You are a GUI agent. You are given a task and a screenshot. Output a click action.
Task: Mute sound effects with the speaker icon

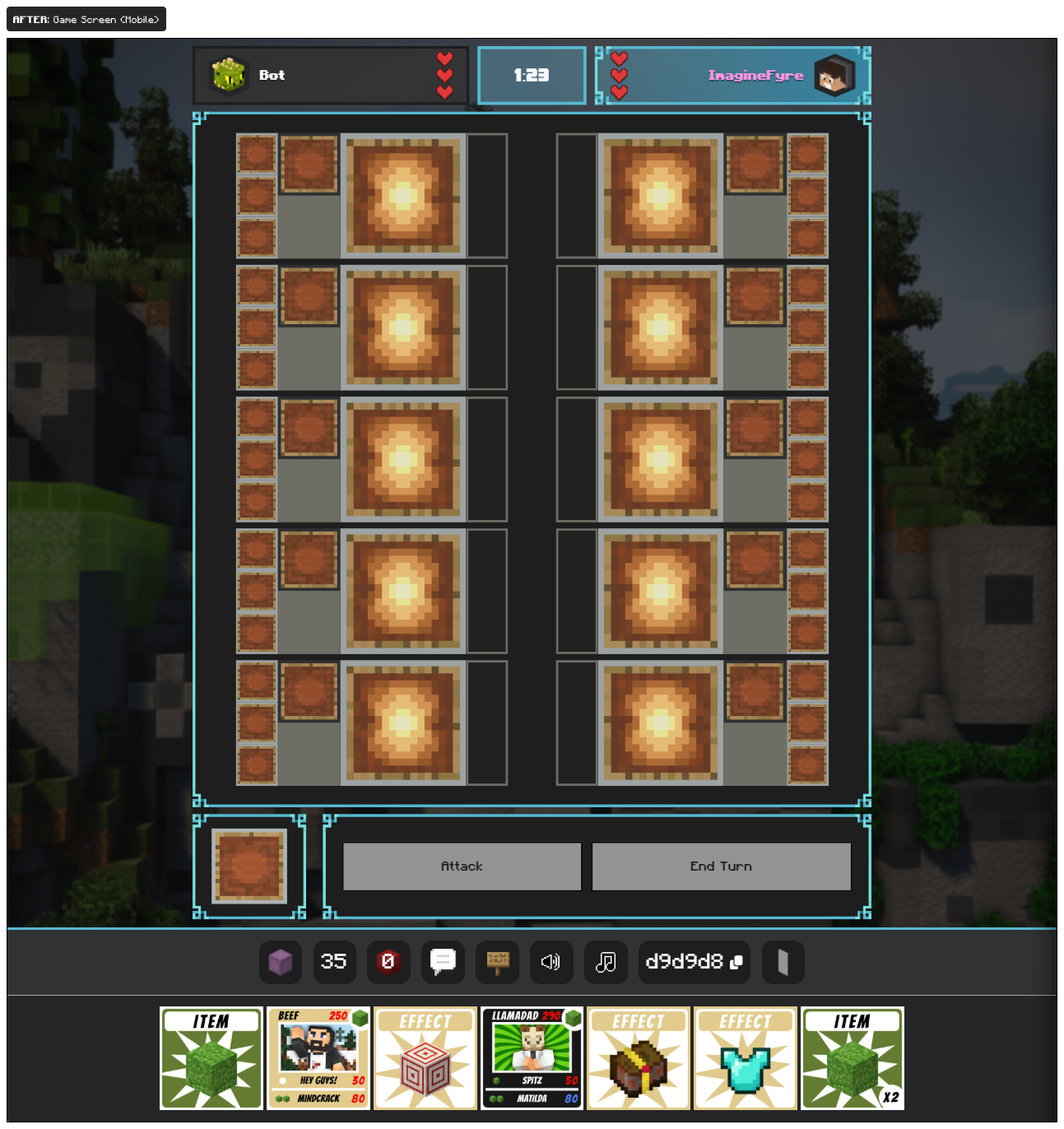click(551, 962)
